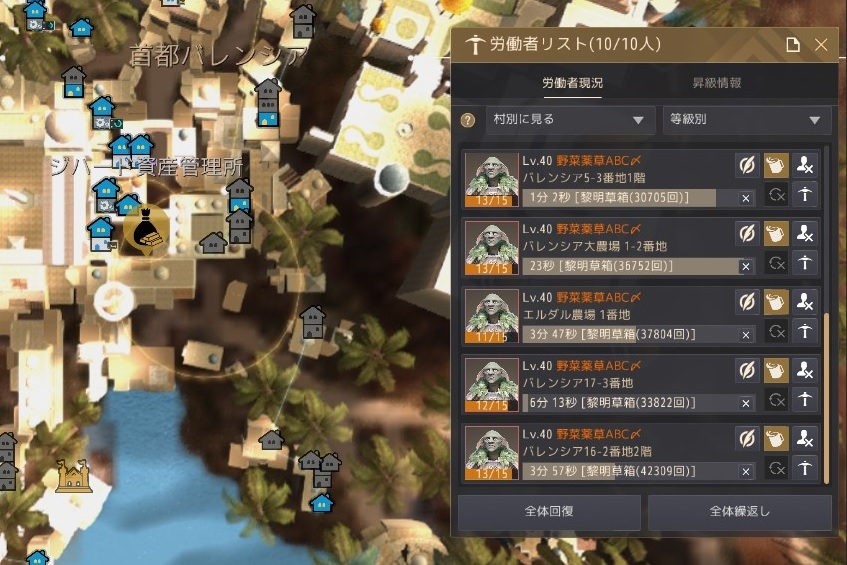Switch to the 労働者現況 tab
This screenshot has width=847, height=565.
coord(572,83)
